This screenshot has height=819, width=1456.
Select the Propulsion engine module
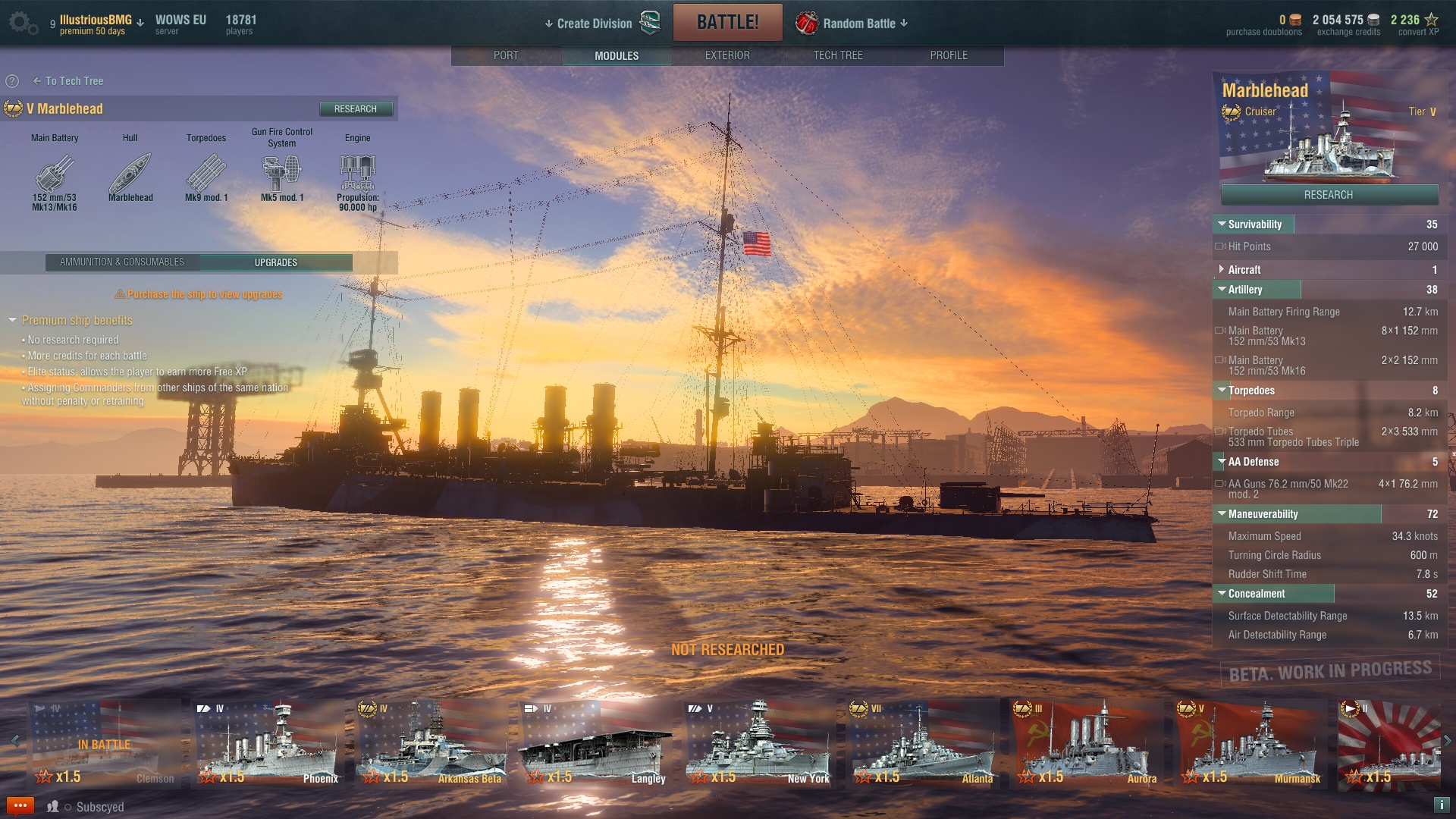357,174
